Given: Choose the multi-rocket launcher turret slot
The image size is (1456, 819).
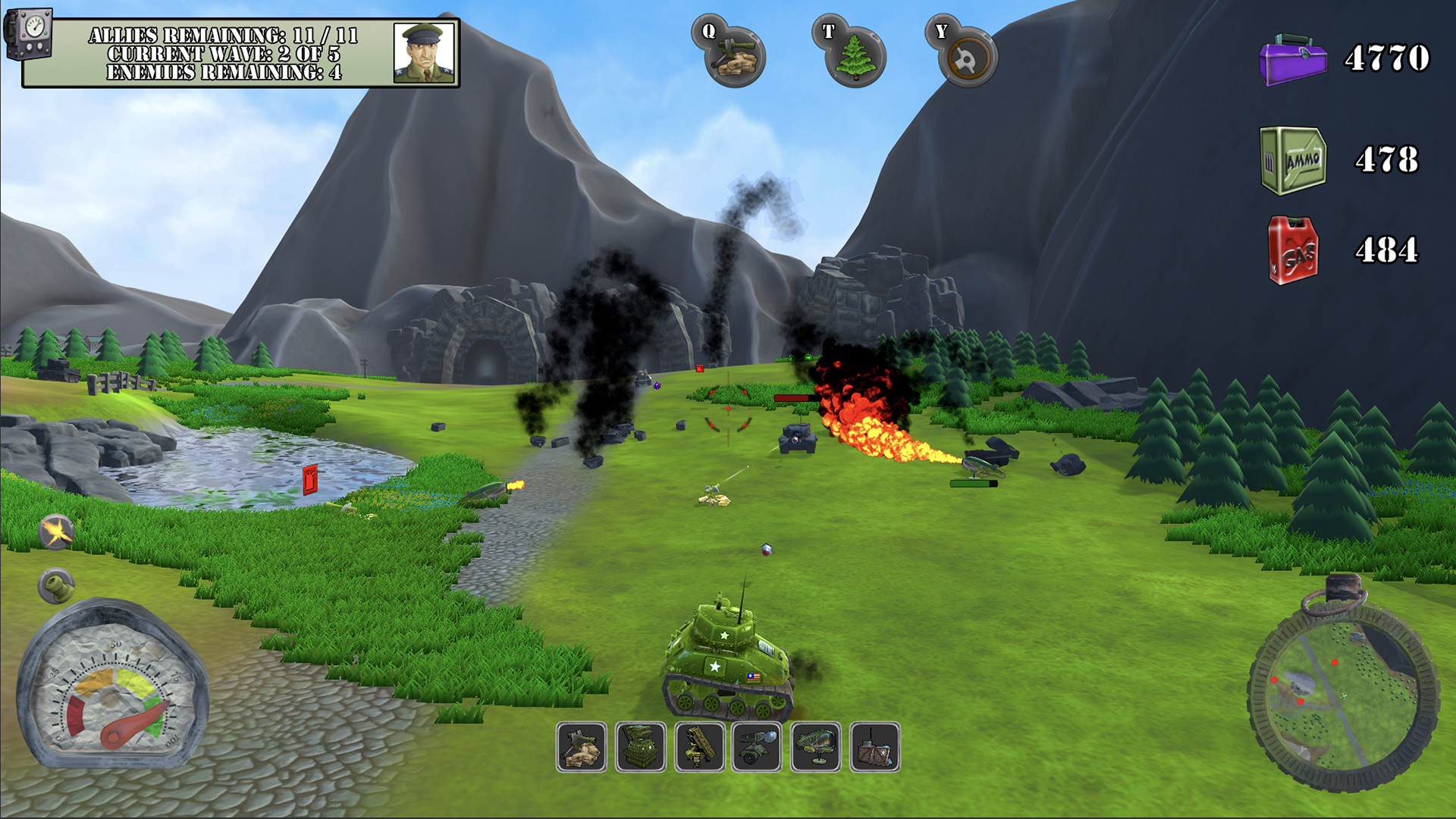Looking at the screenshot, I should [641, 747].
